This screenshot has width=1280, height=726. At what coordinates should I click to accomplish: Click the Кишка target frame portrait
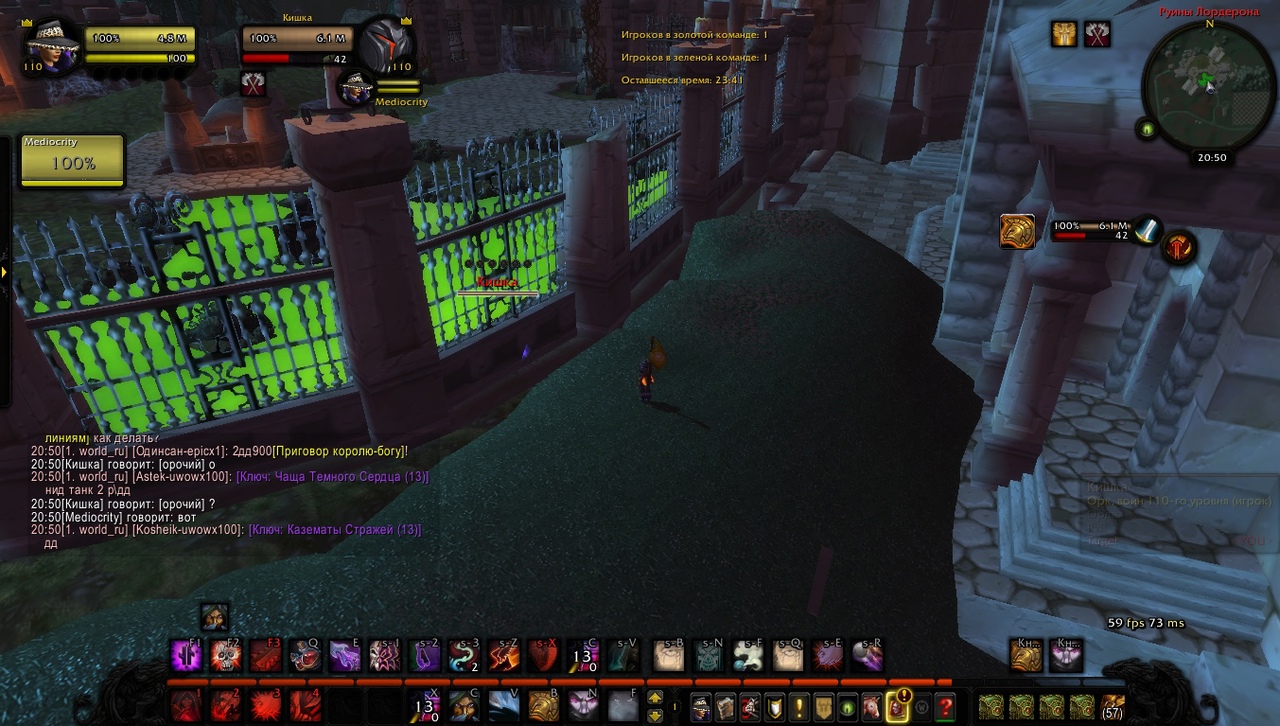point(385,45)
